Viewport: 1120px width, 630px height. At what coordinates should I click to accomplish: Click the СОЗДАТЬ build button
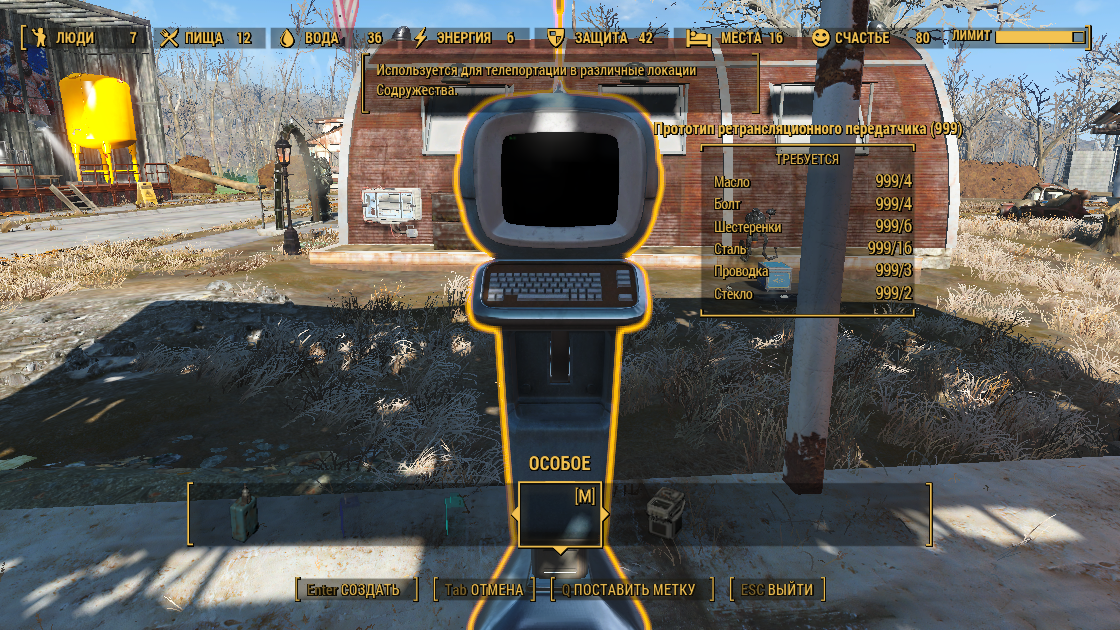[x=353, y=589]
